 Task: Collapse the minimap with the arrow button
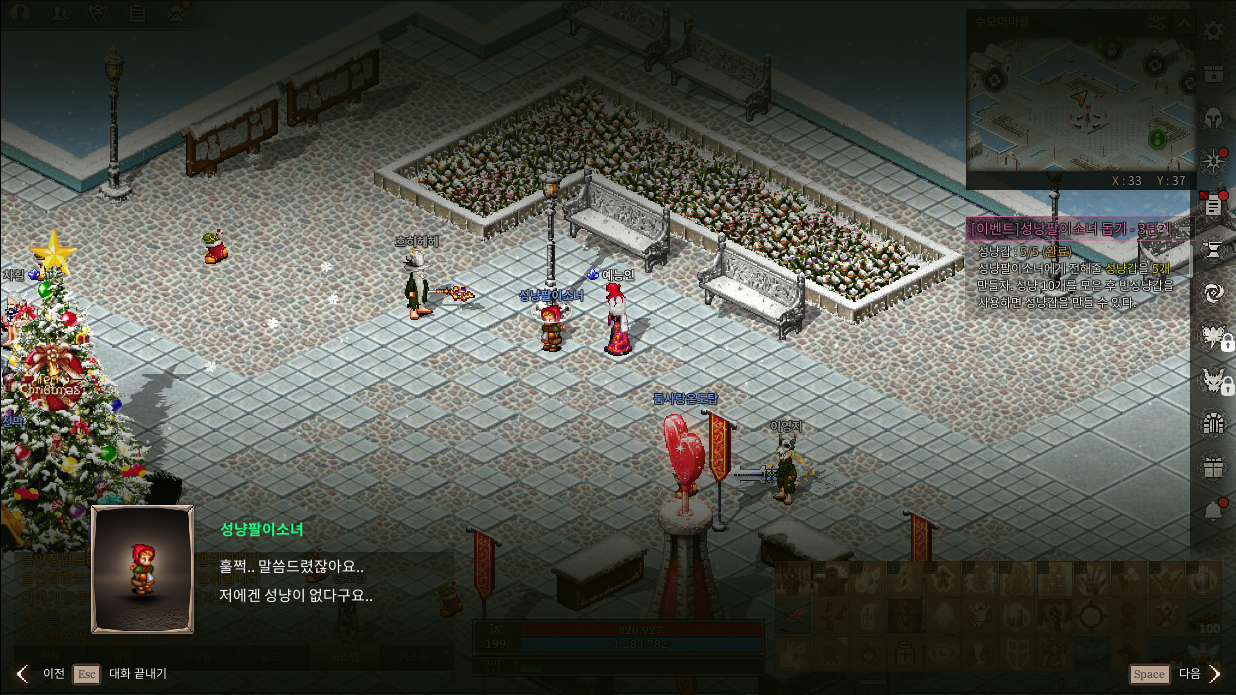tap(1183, 22)
